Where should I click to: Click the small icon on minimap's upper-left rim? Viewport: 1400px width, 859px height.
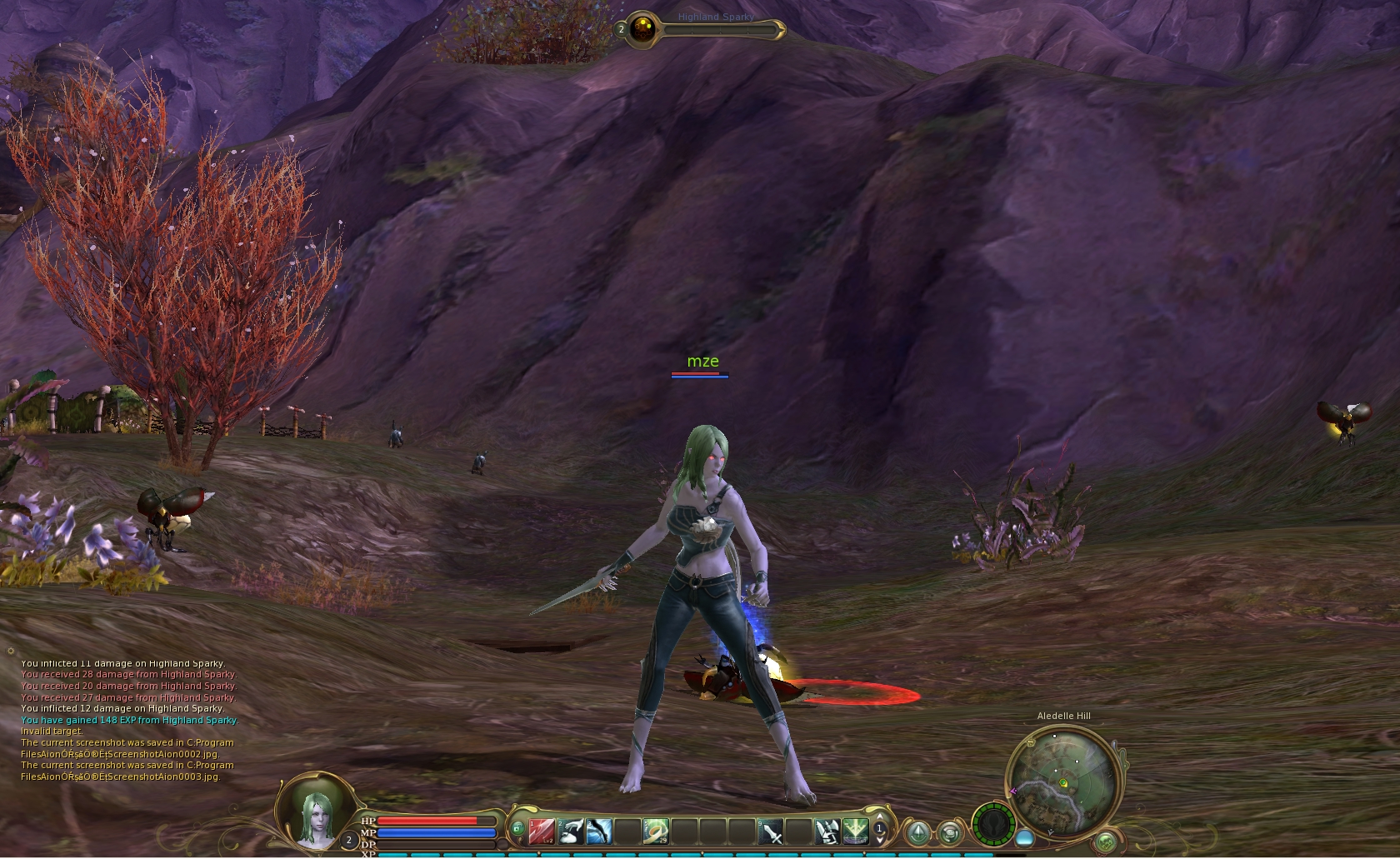click(x=1014, y=792)
